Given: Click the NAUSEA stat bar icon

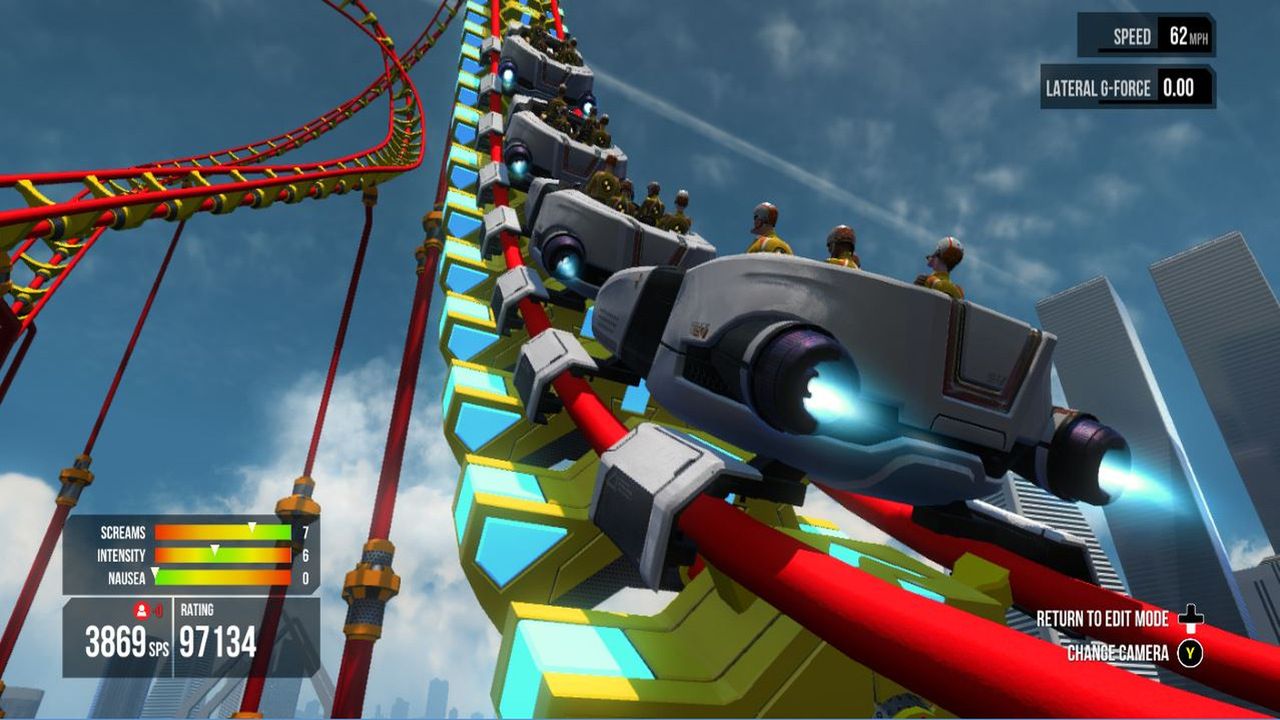Looking at the screenshot, I should point(126,577).
